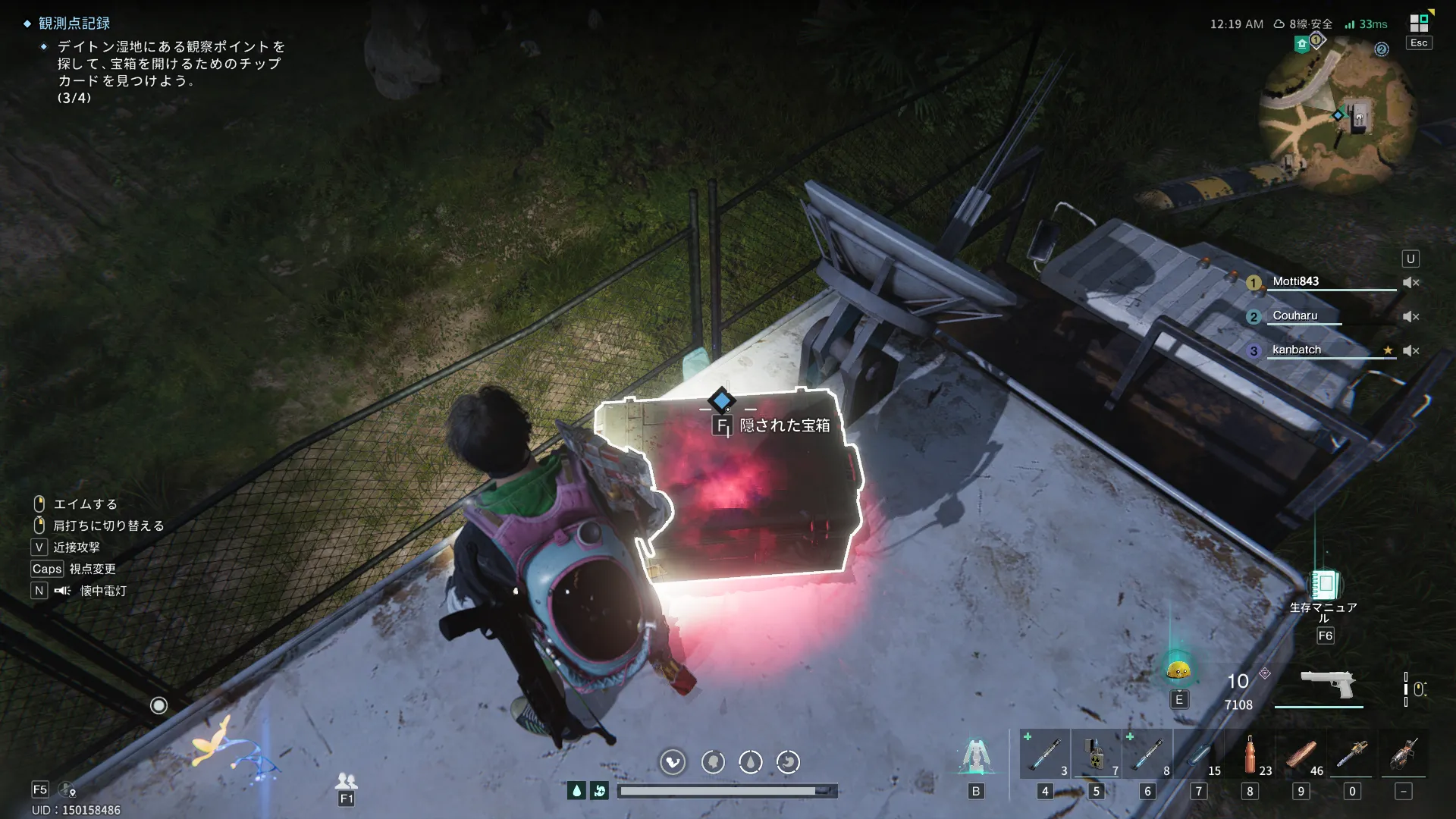Activate the yellow blob creature ability
This screenshot has height=819, width=1456.
click(x=1178, y=670)
